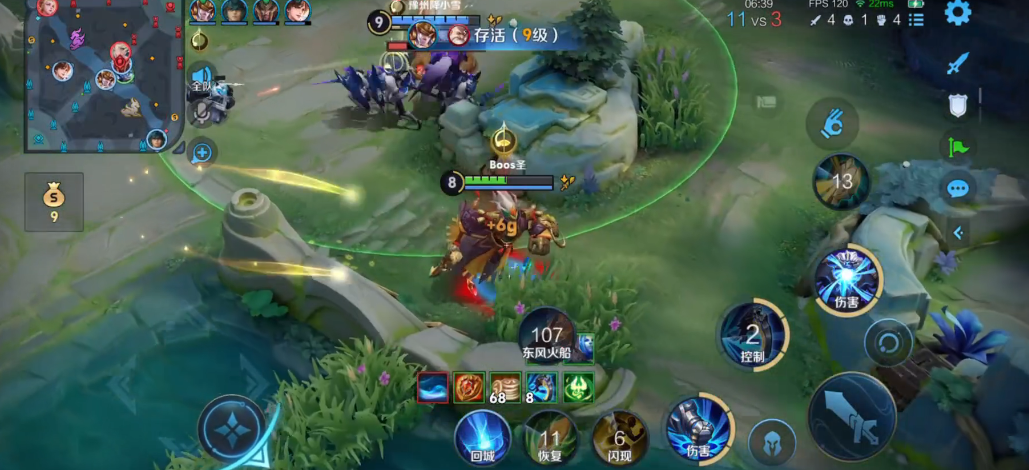Send the green flag gather signal

[x=958, y=148]
